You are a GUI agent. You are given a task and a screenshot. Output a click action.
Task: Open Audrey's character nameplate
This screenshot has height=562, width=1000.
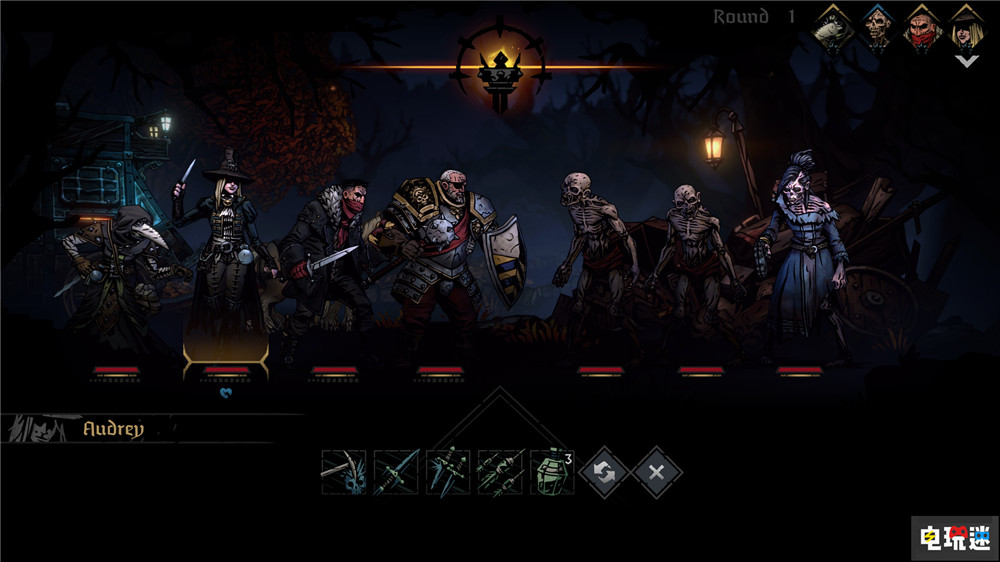113,429
